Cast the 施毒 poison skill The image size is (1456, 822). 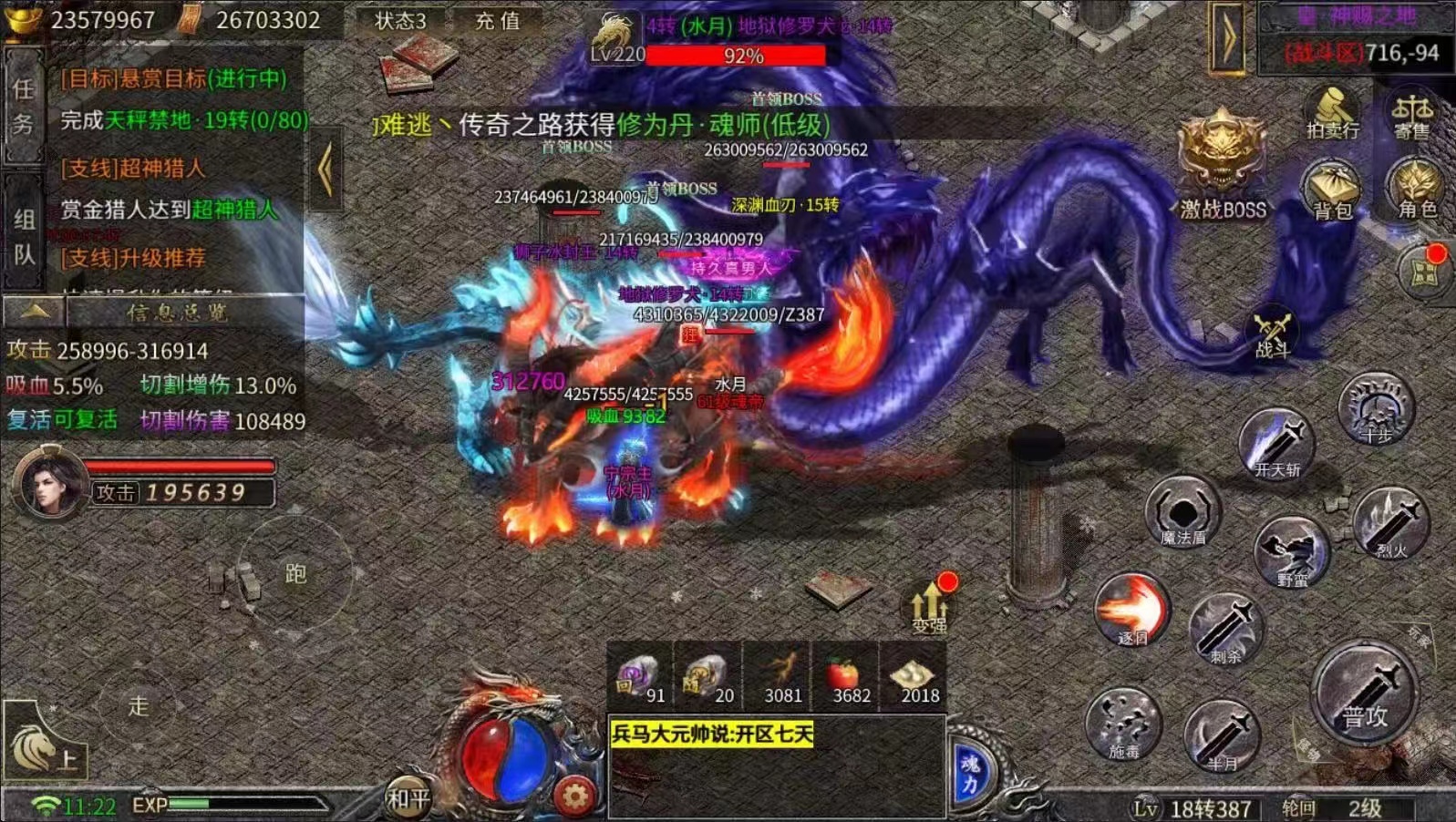tap(1123, 724)
